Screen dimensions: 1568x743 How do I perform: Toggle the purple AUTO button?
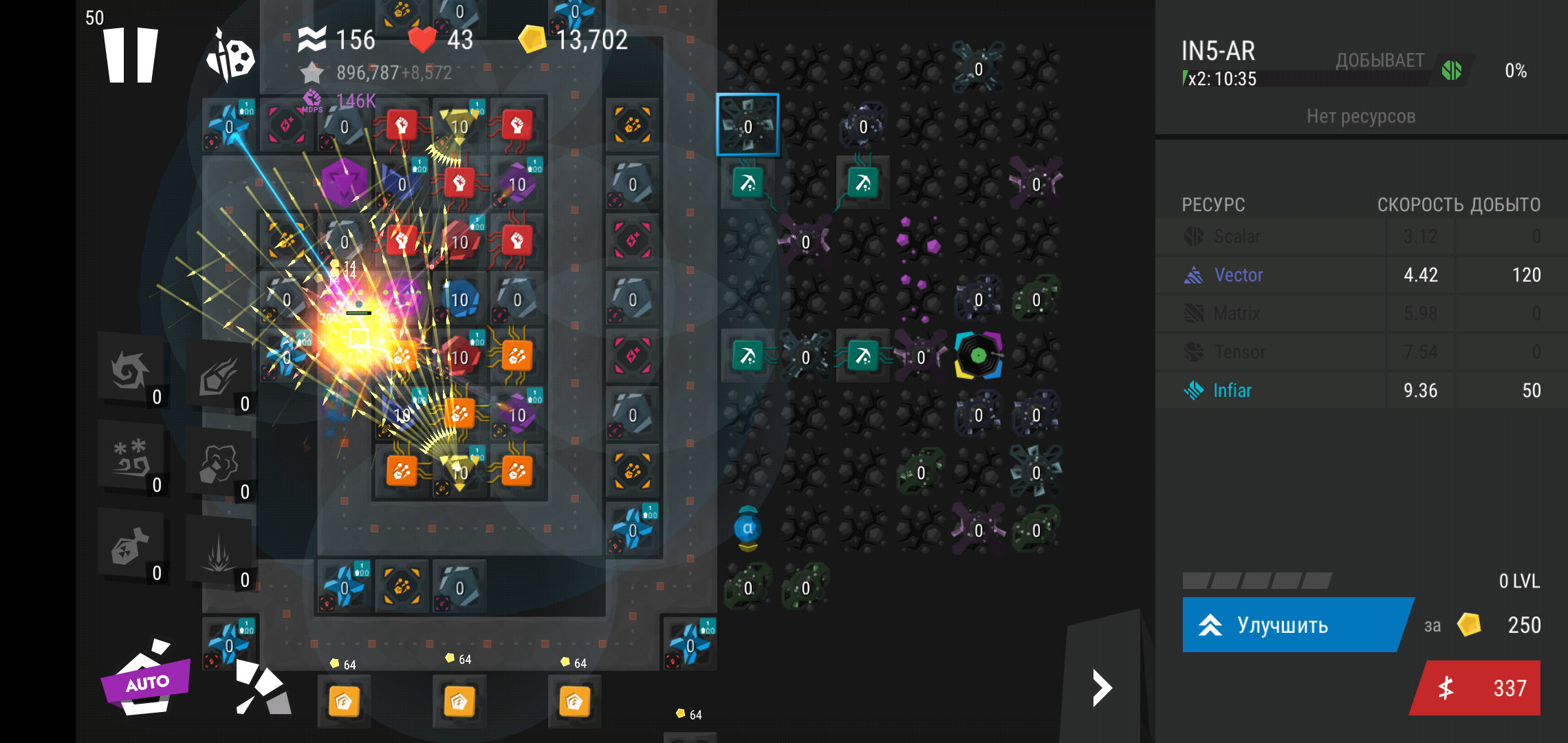pyautogui.click(x=146, y=680)
